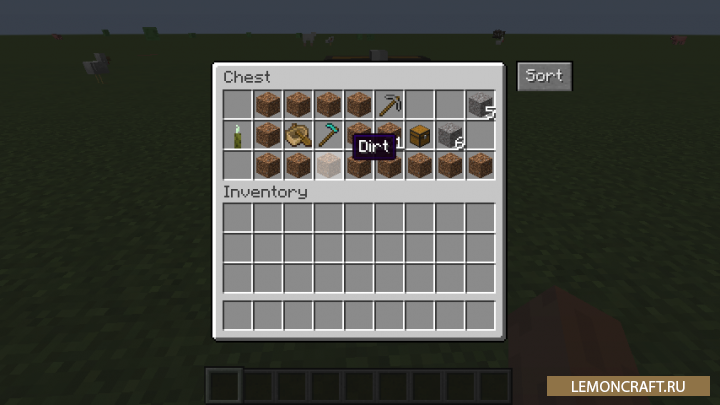Viewport: 720px width, 405px height.
Task: Pick up the diamond pickaxe
Action: coord(328,135)
